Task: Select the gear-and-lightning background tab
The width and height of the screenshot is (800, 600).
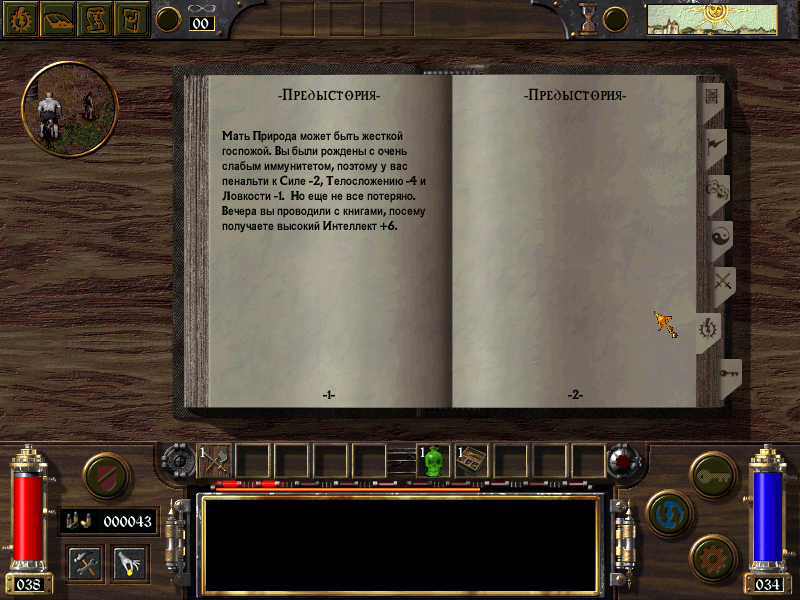Action: click(710, 329)
